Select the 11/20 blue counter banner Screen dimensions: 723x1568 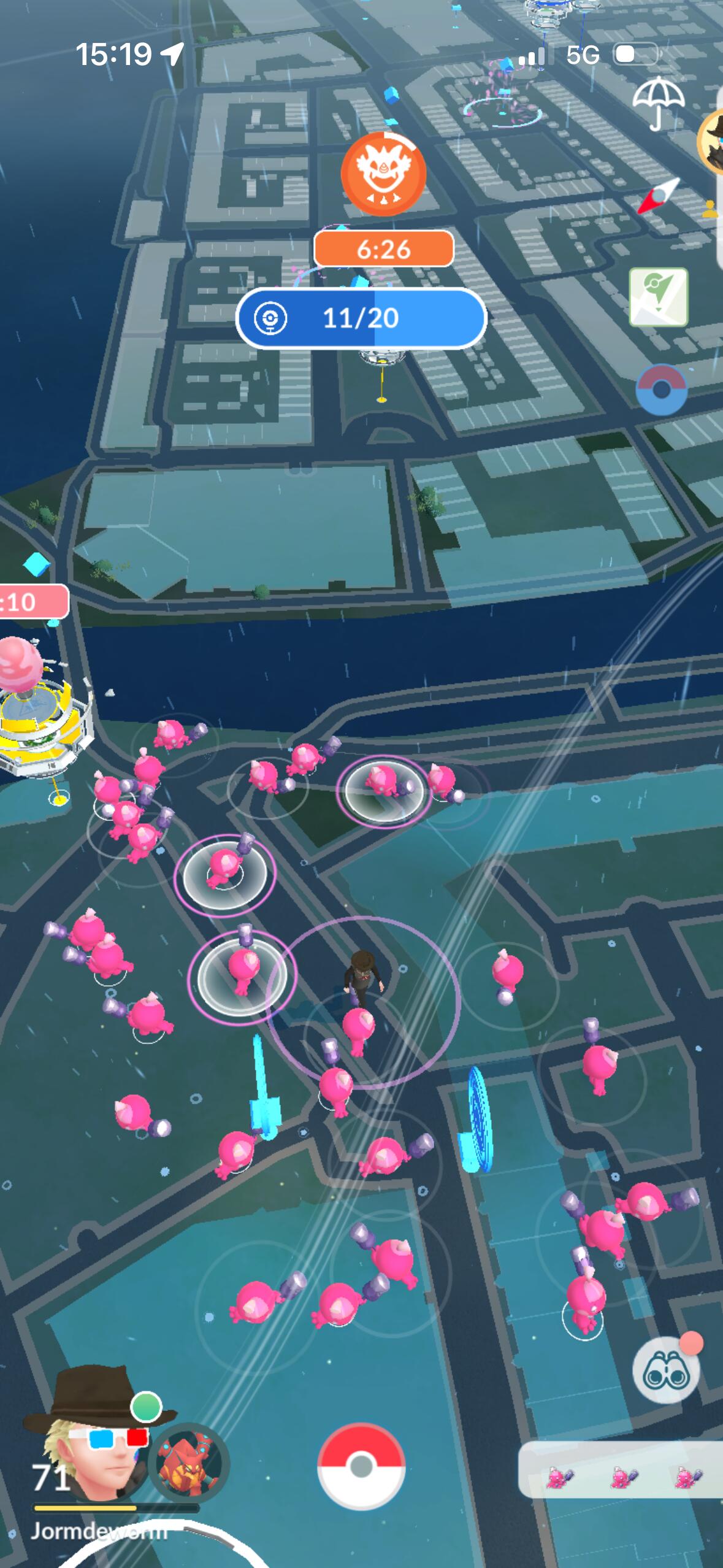click(x=361, y=318)
